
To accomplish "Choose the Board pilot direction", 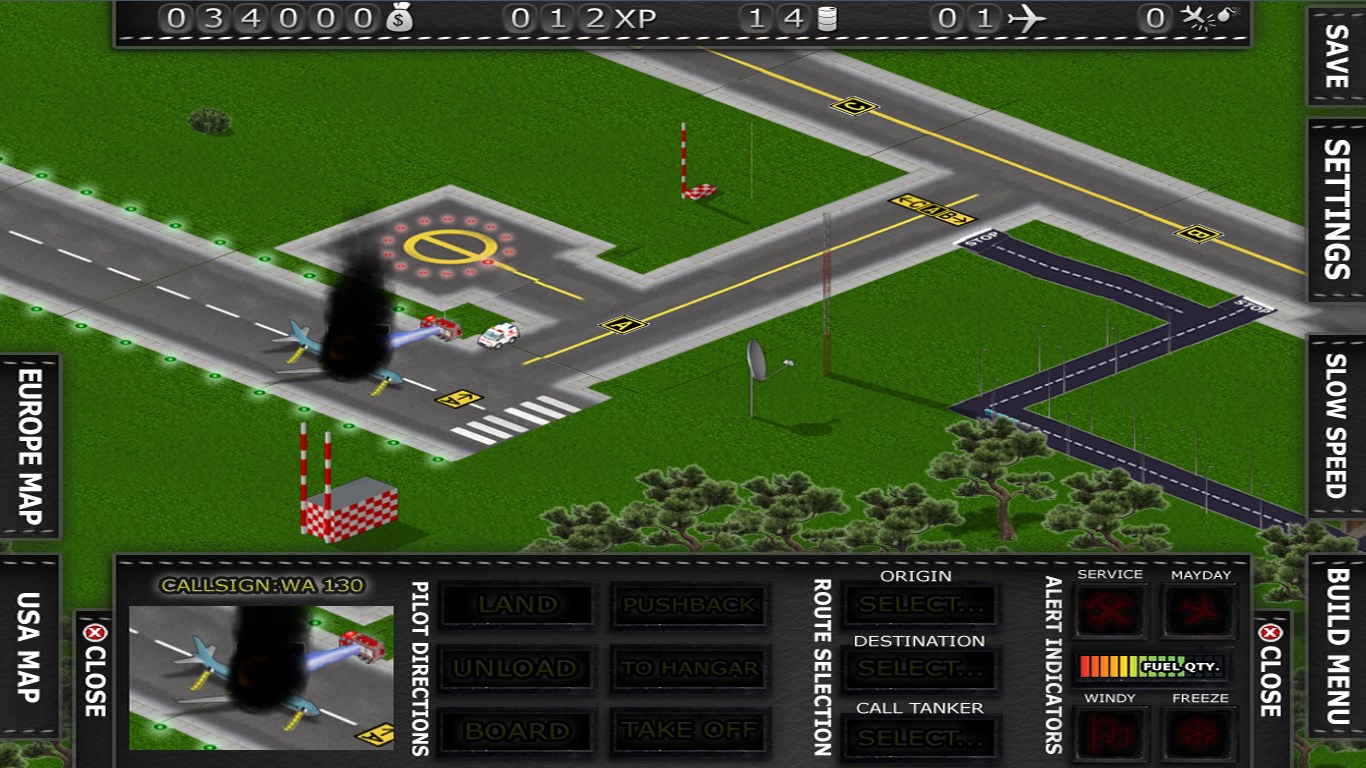I will tap(517, 731).
